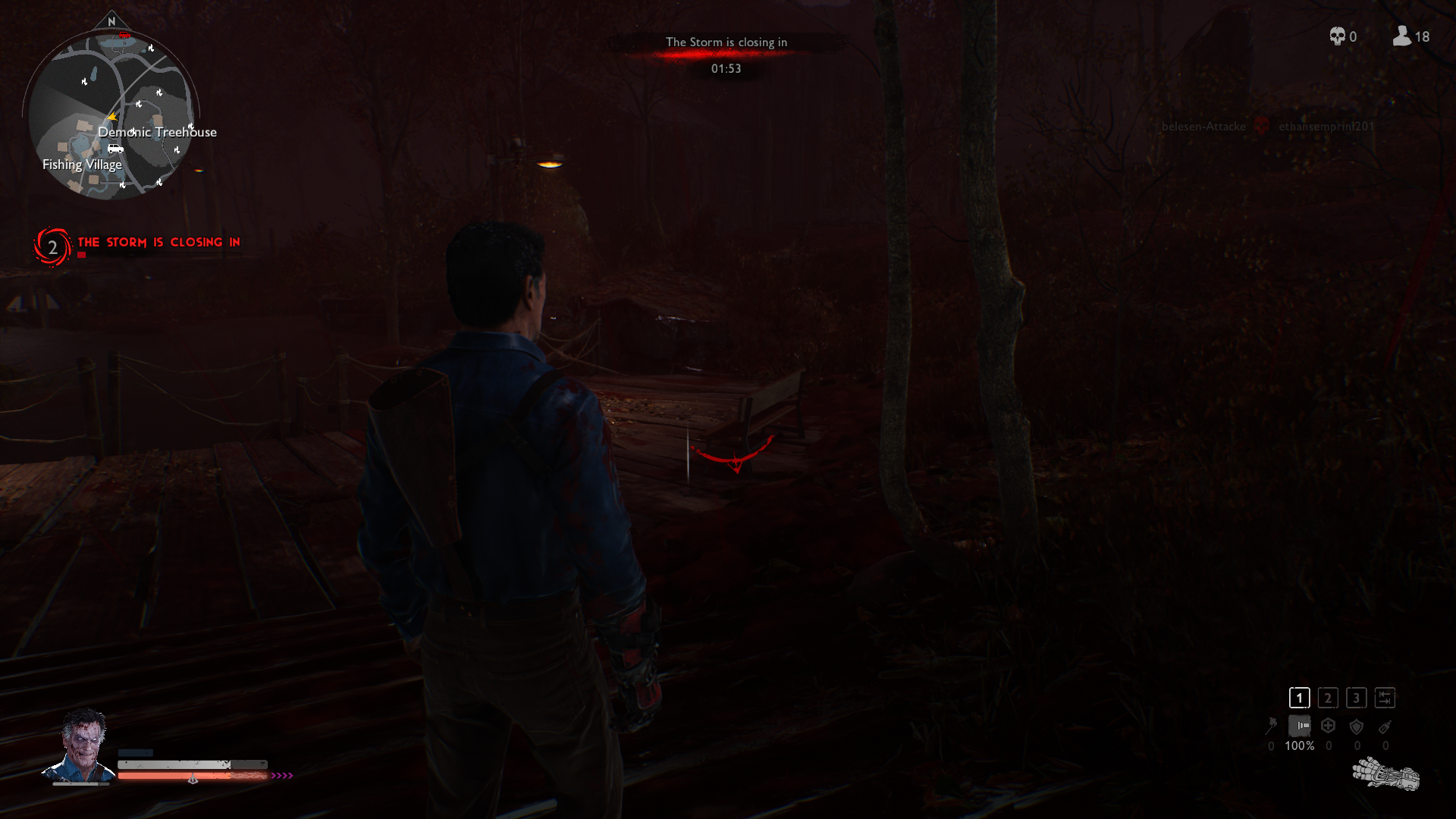The width and height of the screenshot is (1456, 819).
Task: Use the shield item icon
Action: coord(1357,726)
